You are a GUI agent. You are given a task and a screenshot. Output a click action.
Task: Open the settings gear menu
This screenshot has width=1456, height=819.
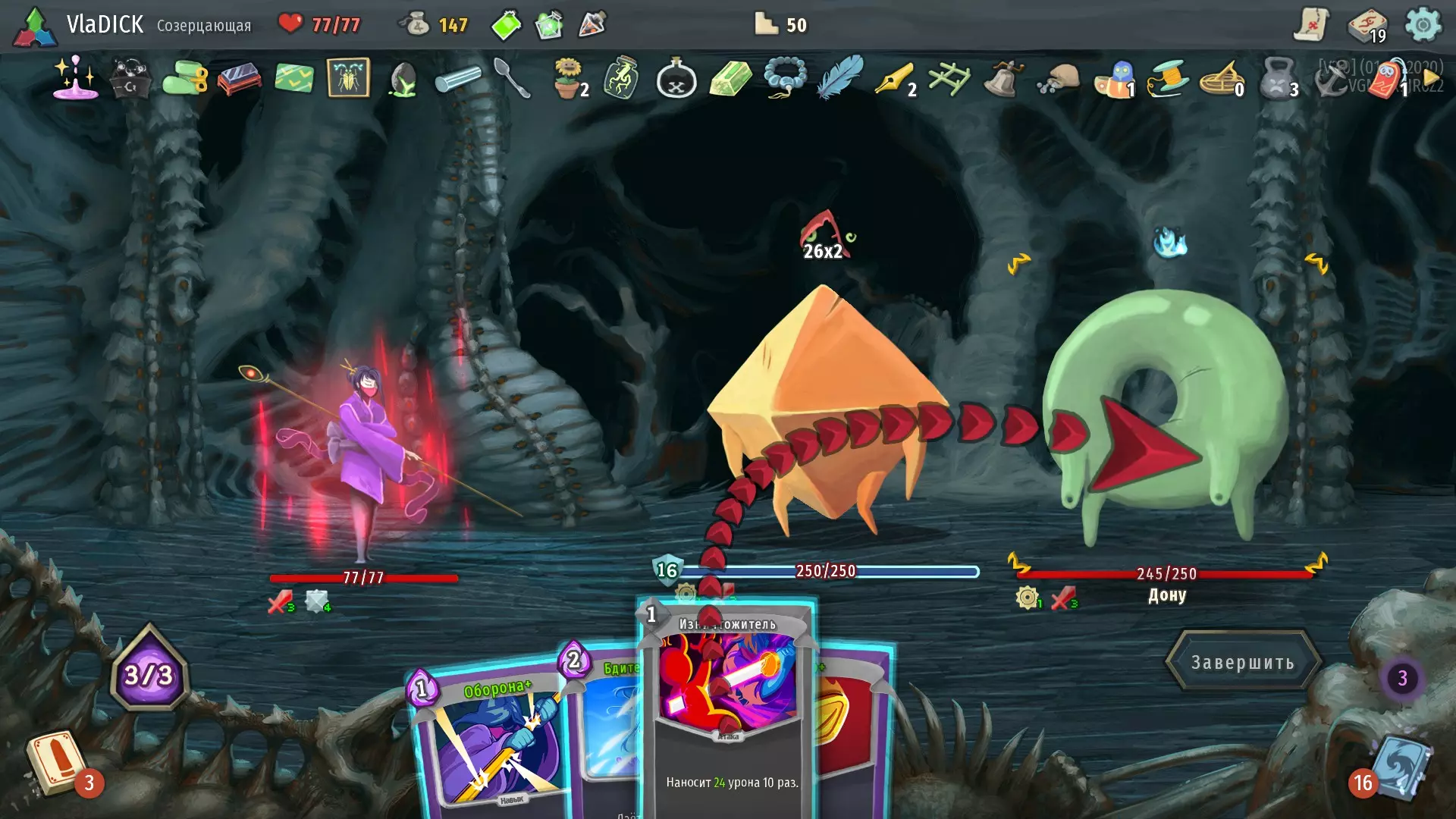(1423, 25)
